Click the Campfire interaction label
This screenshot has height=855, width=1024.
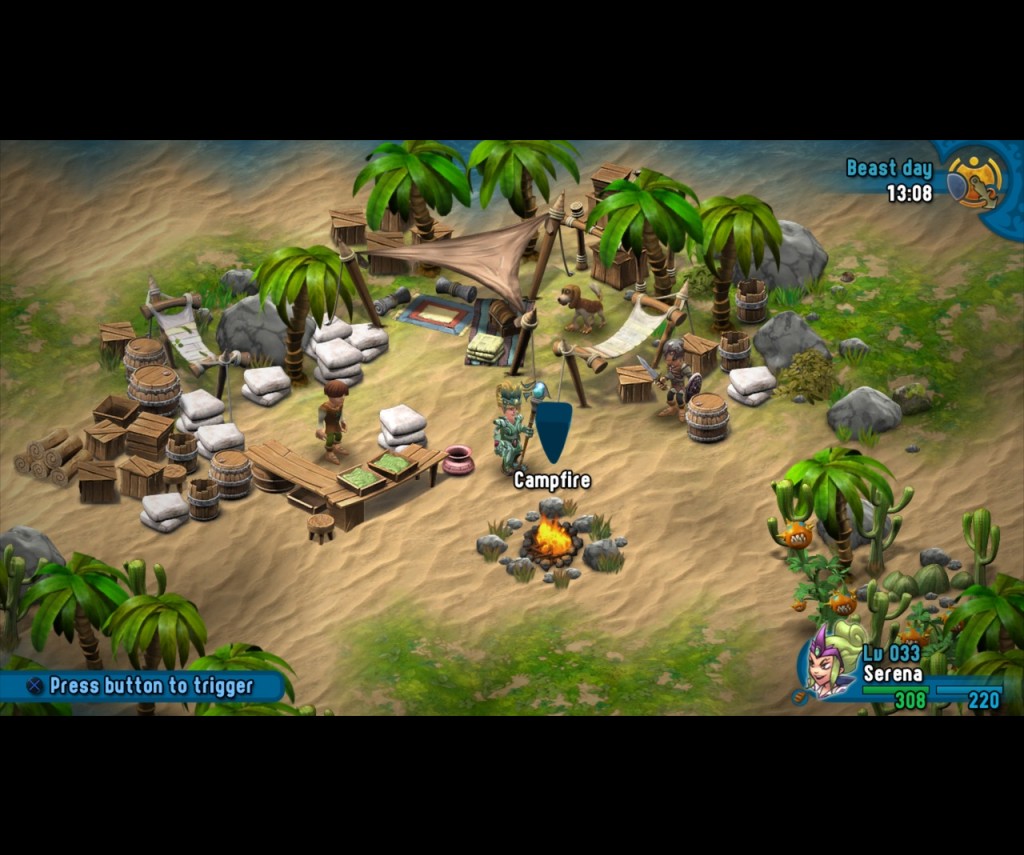coord(552,480)
